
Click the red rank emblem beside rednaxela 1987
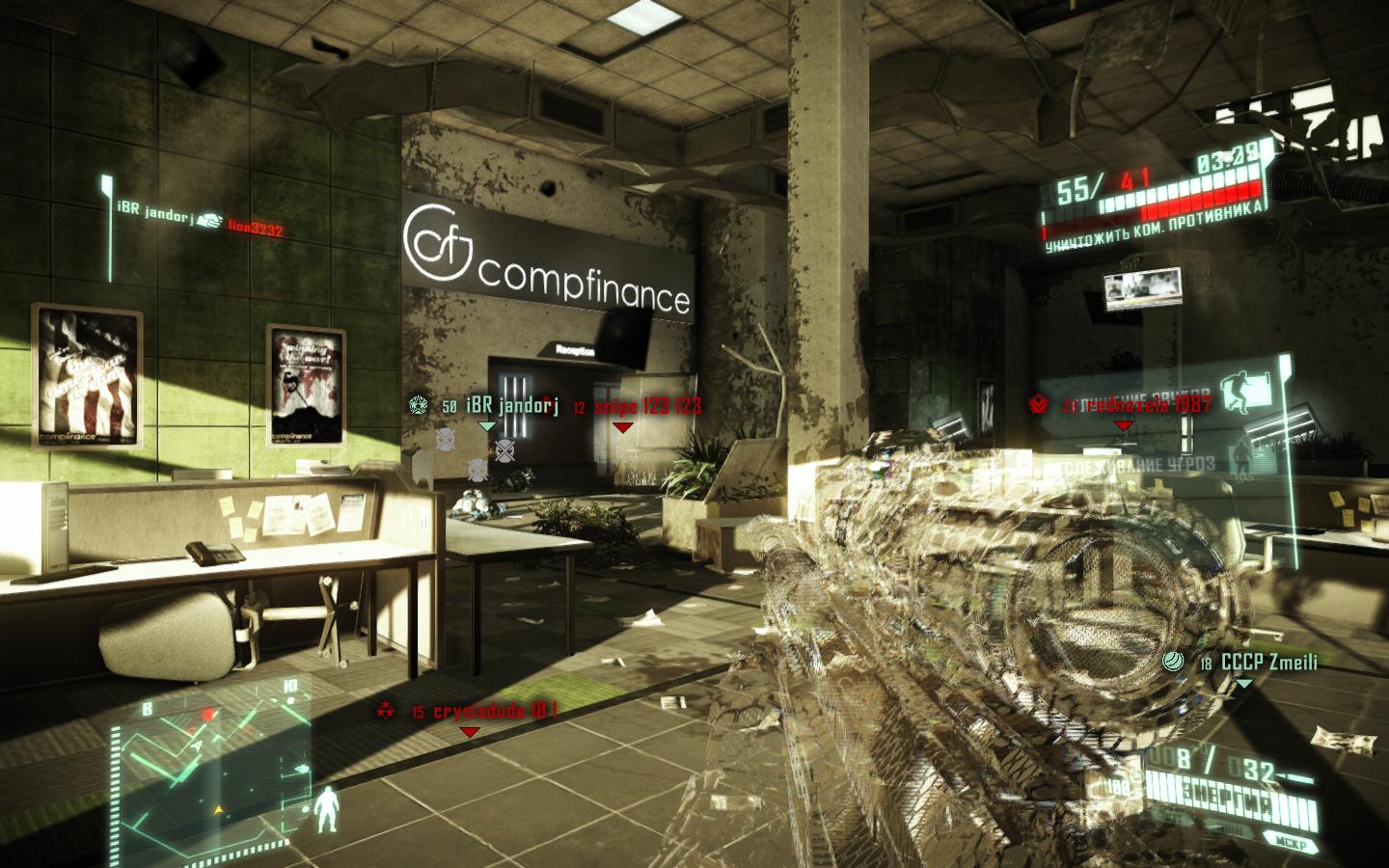click(x=1038, y=405)
